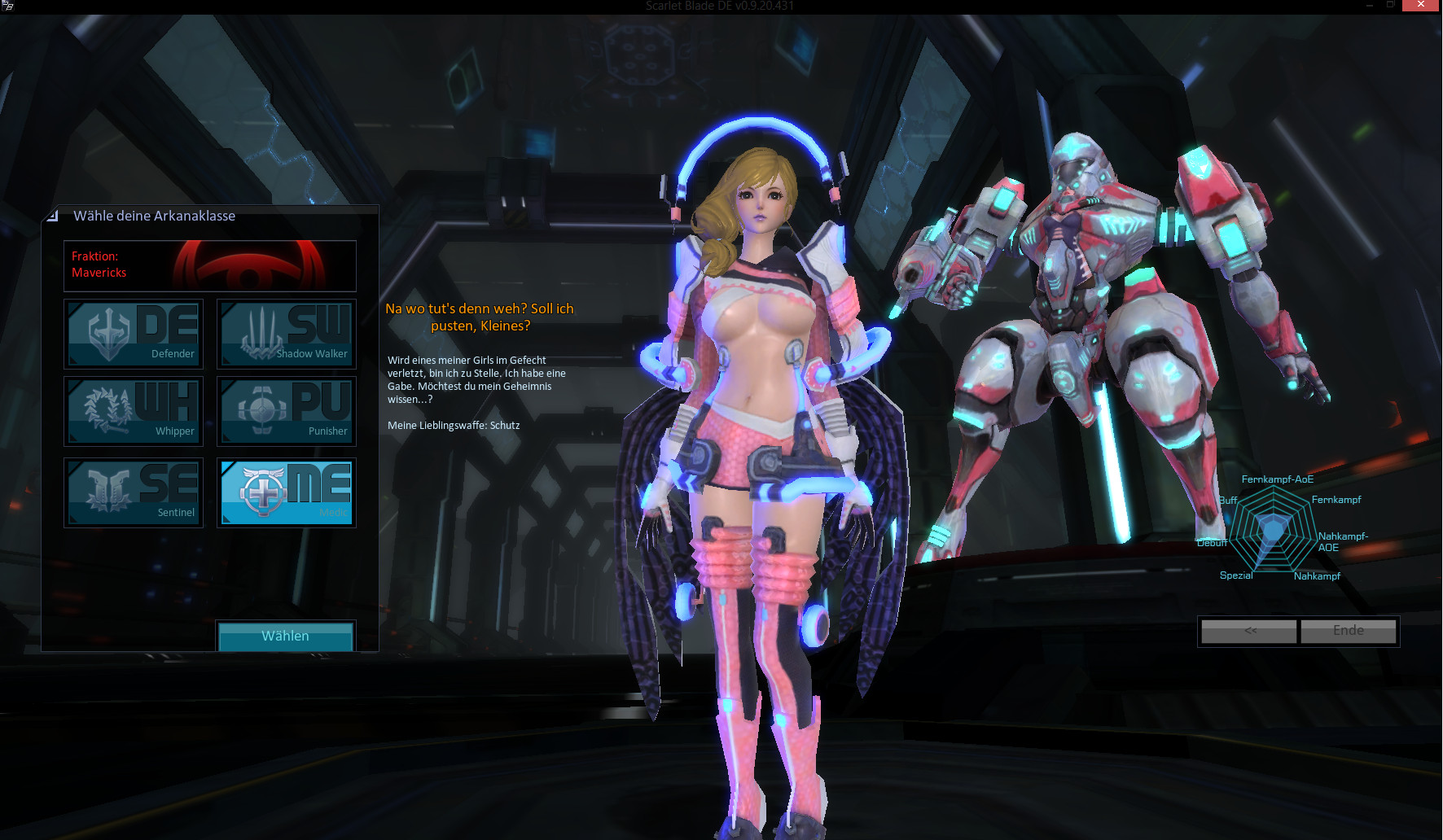Choose the Shadow Walker class

[286, 334]
